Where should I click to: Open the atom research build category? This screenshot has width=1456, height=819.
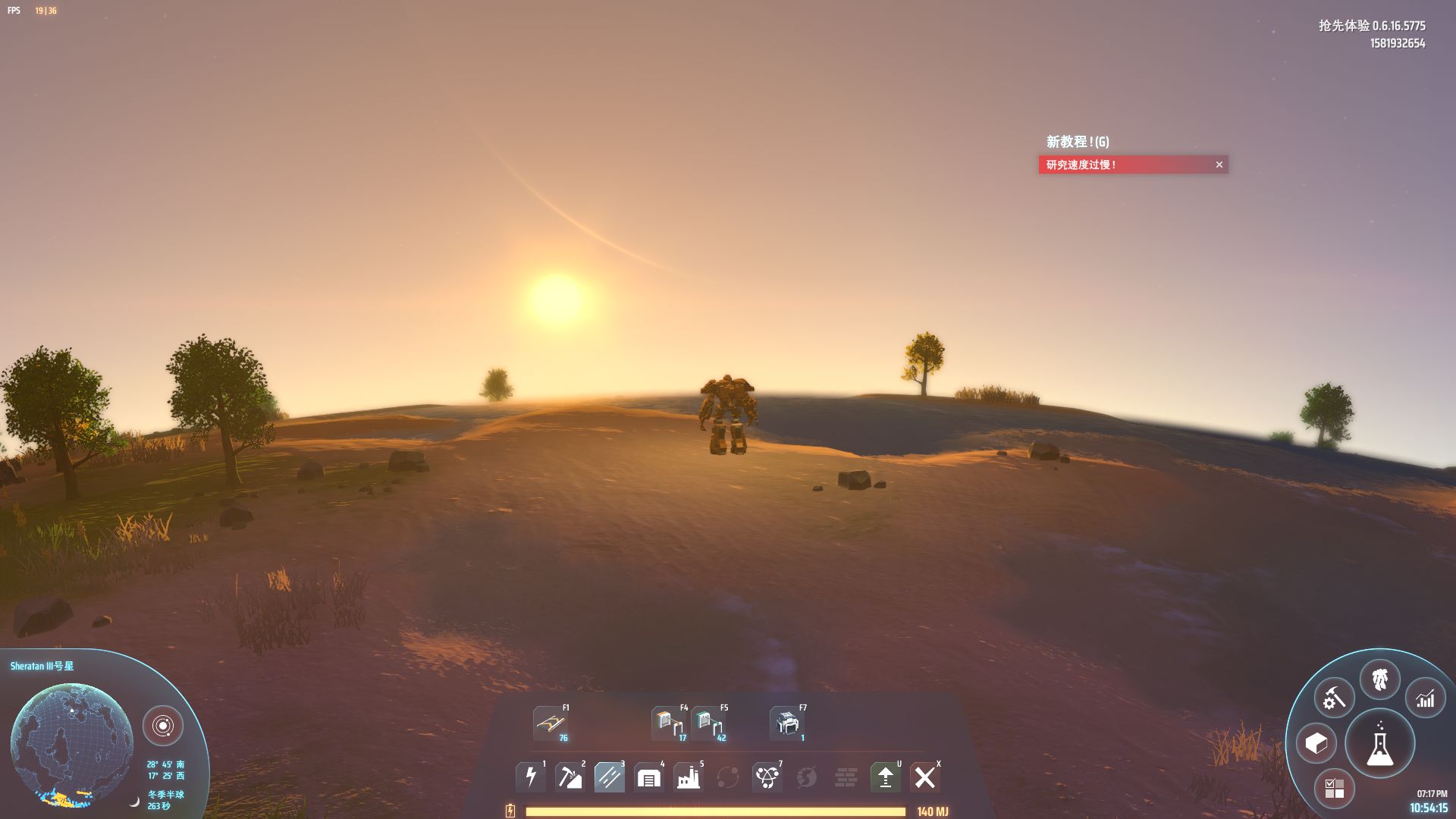pos(767,777)
